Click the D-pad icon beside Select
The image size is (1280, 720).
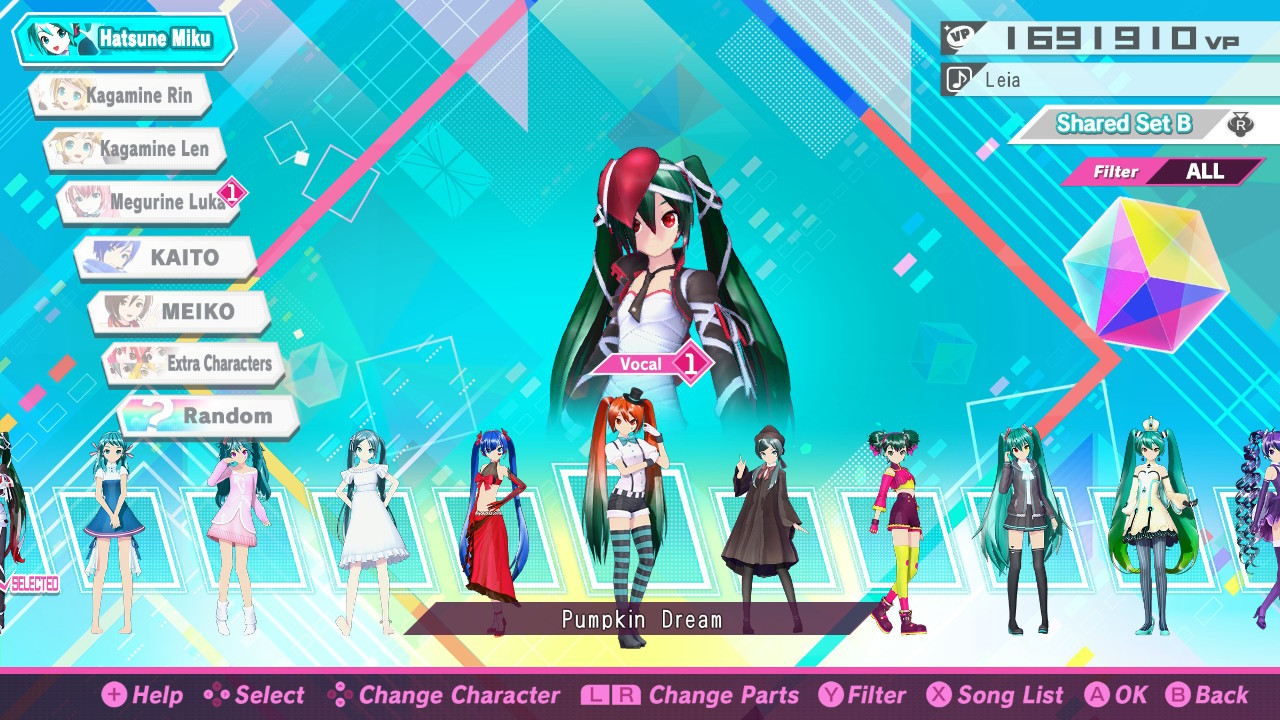point(217,695)
